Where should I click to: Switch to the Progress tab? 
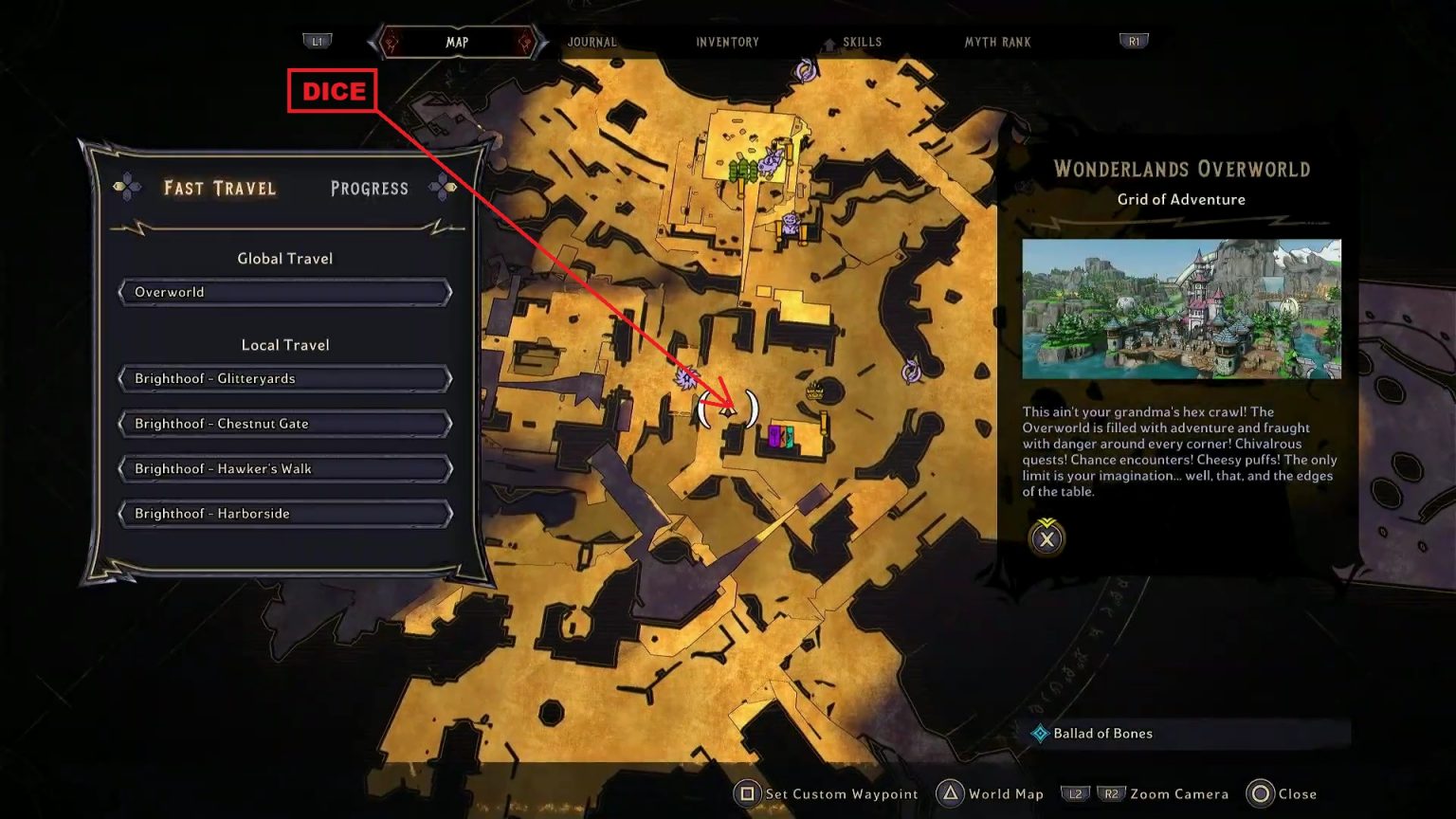[x=369, y=188]
